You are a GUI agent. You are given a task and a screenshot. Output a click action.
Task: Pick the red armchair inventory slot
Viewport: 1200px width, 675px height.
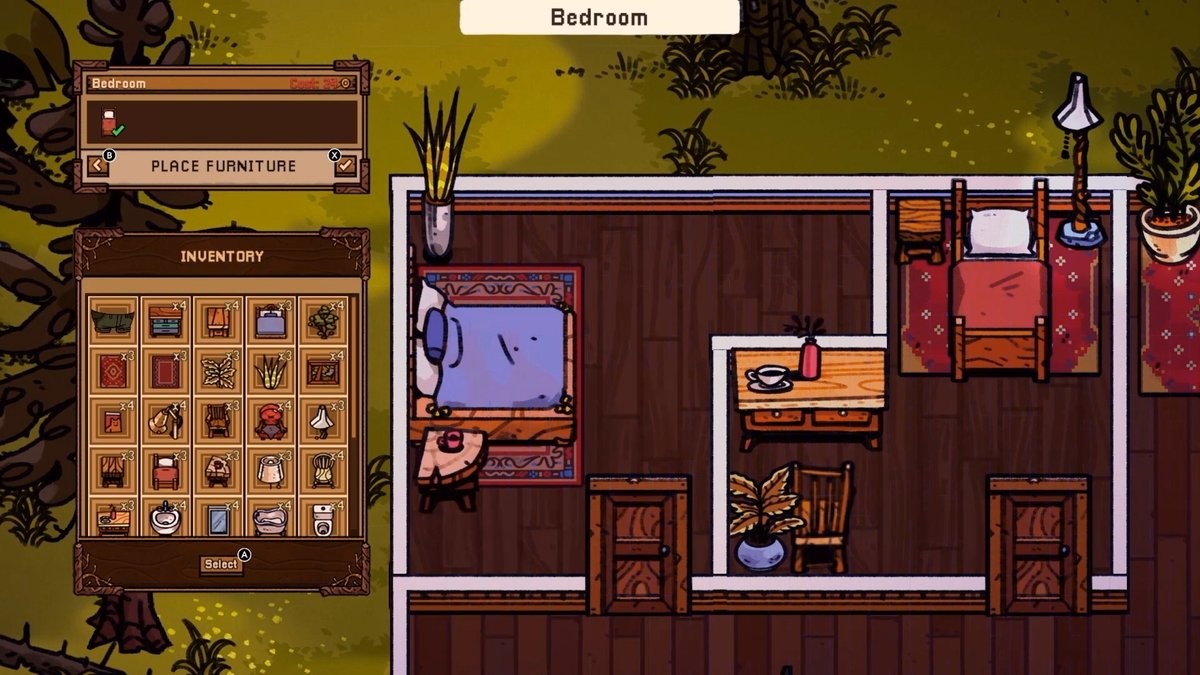tap(269, 421)
